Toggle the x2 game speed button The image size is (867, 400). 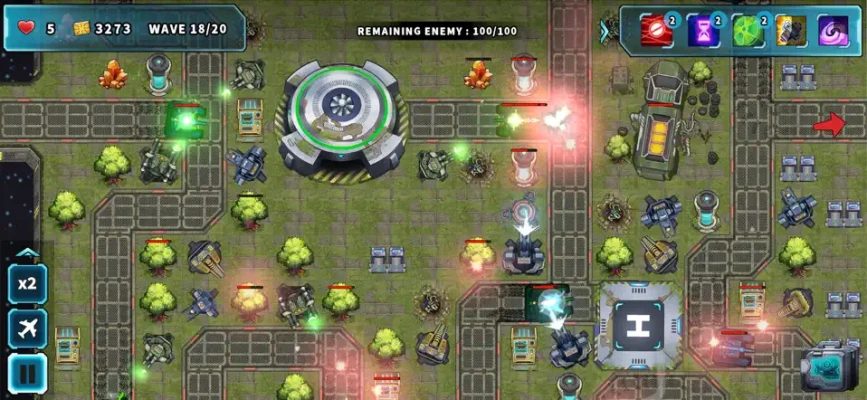tap(27, 284)
